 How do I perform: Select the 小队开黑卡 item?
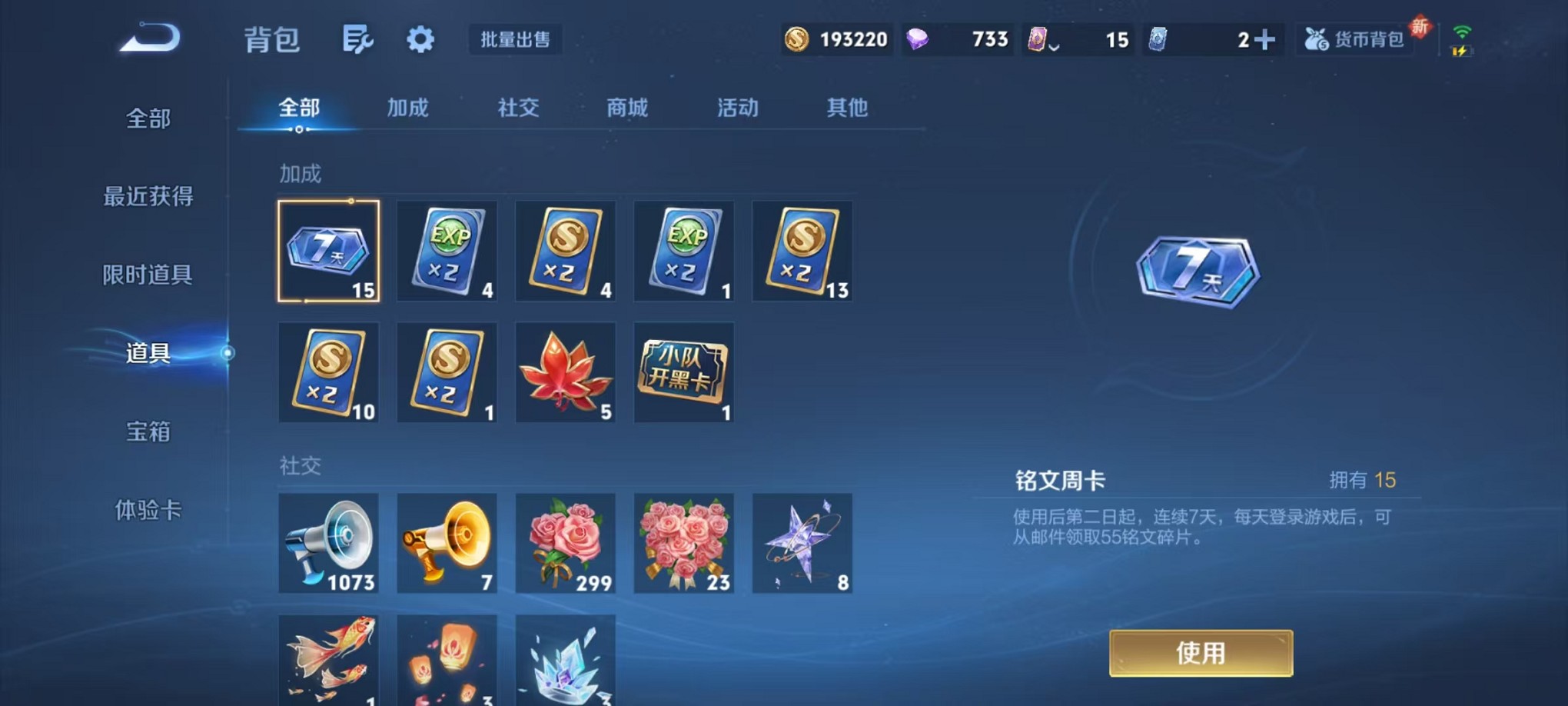[683, 373]
